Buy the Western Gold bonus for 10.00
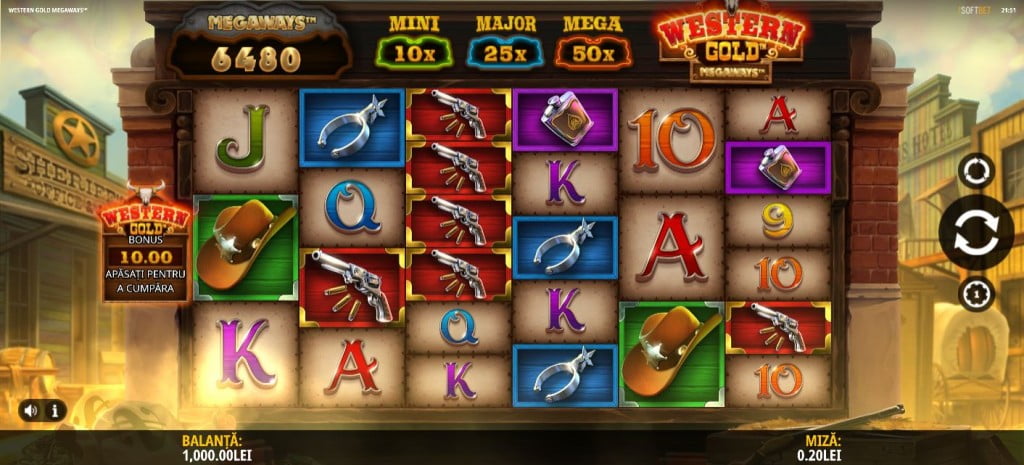This screenshot has height=465, width=1024. click(144, 247)
